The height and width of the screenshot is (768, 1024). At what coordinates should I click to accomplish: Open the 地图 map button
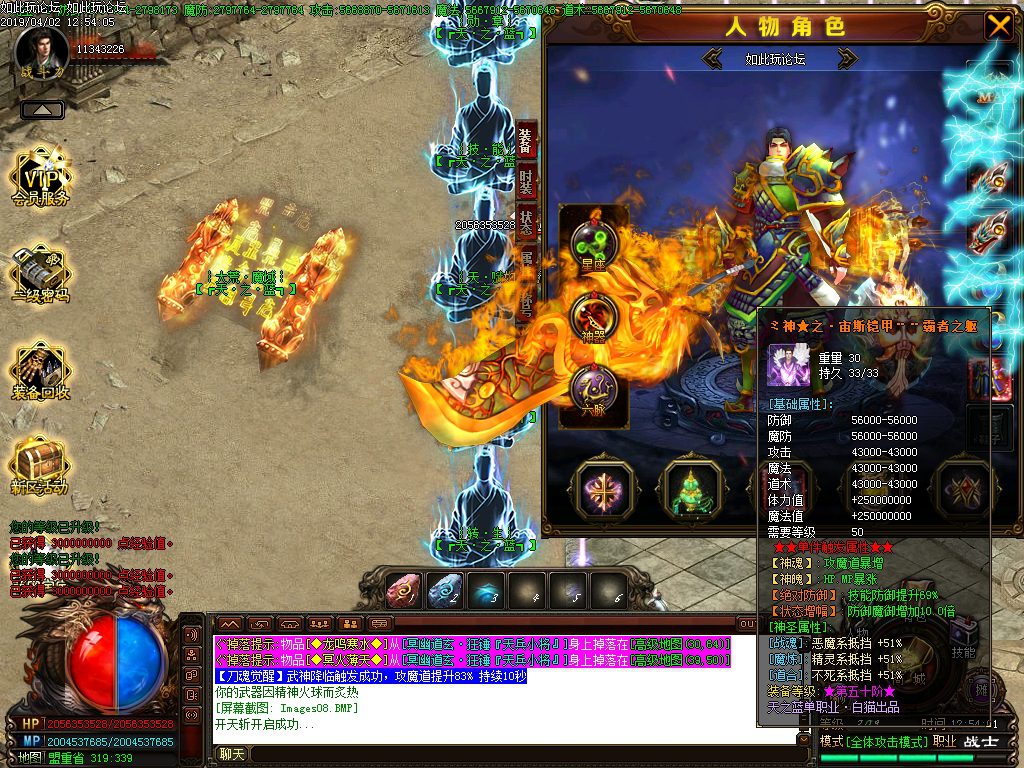click(x=30, y=757)
